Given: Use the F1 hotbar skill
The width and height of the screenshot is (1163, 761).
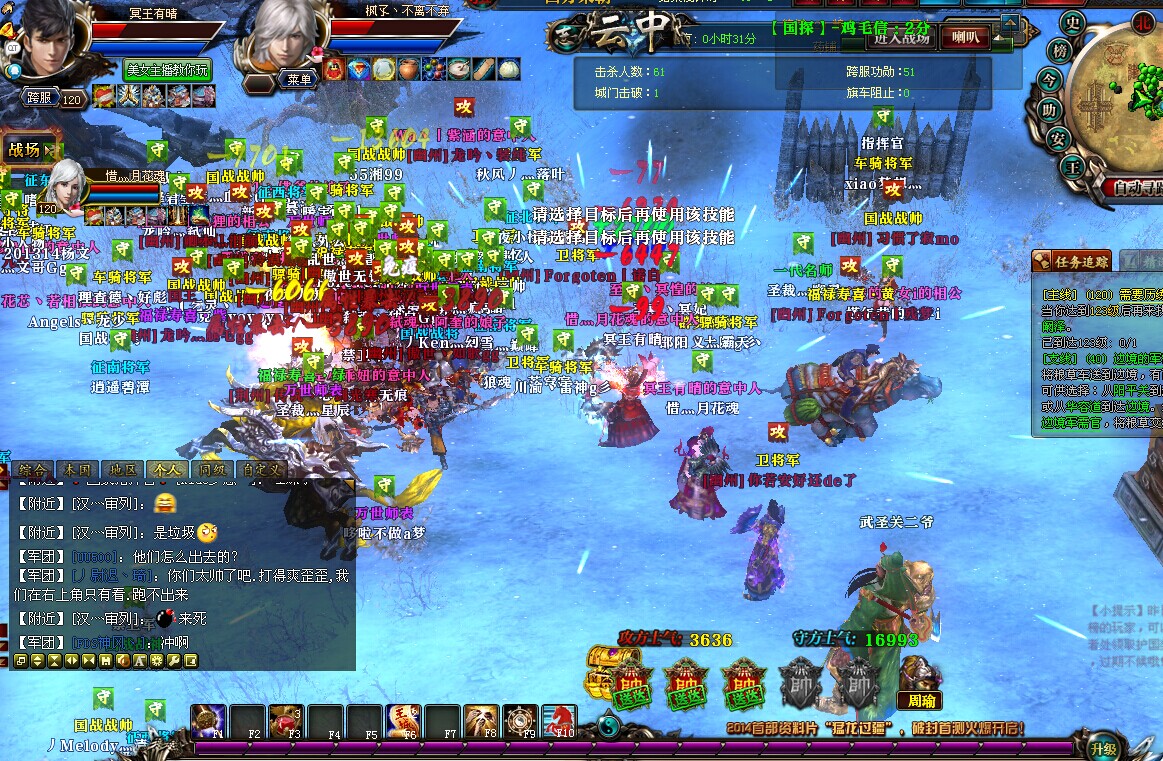Looking at the screenshot, I should pyautogui.click(x=209, y=721).
